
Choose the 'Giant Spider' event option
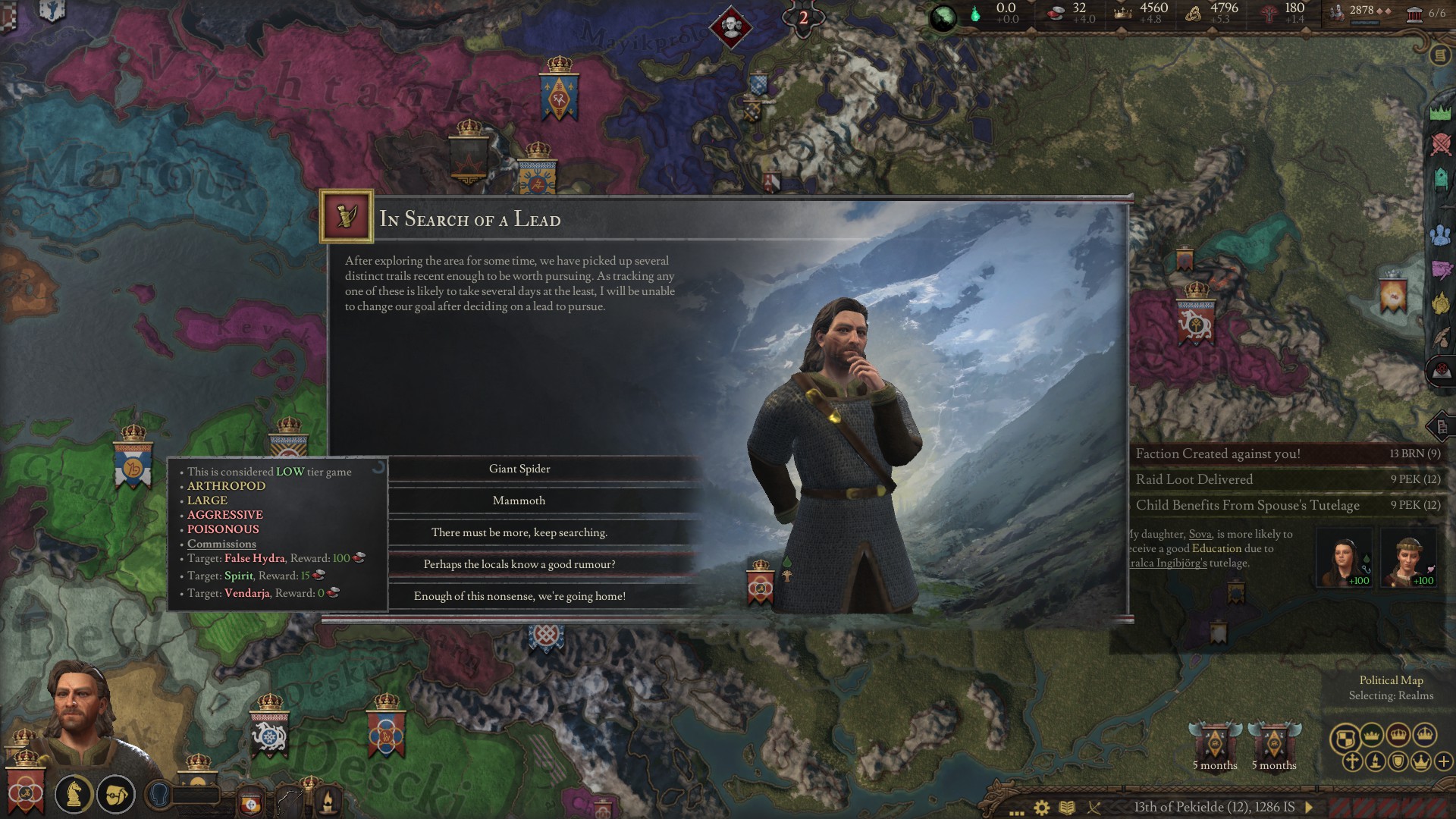point(520,469)
